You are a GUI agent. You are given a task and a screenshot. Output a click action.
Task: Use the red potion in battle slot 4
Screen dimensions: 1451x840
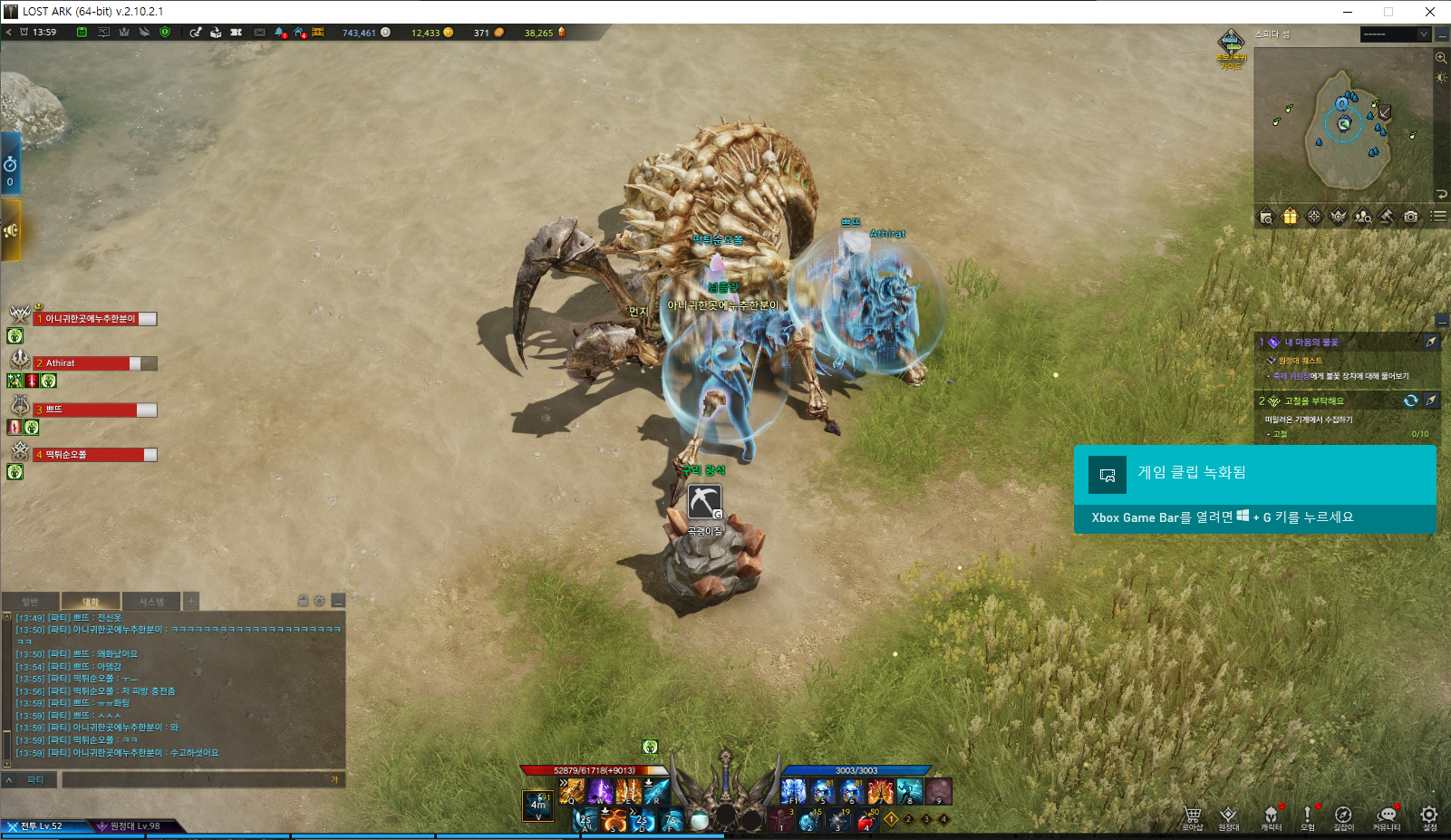(x=865, y=820)
